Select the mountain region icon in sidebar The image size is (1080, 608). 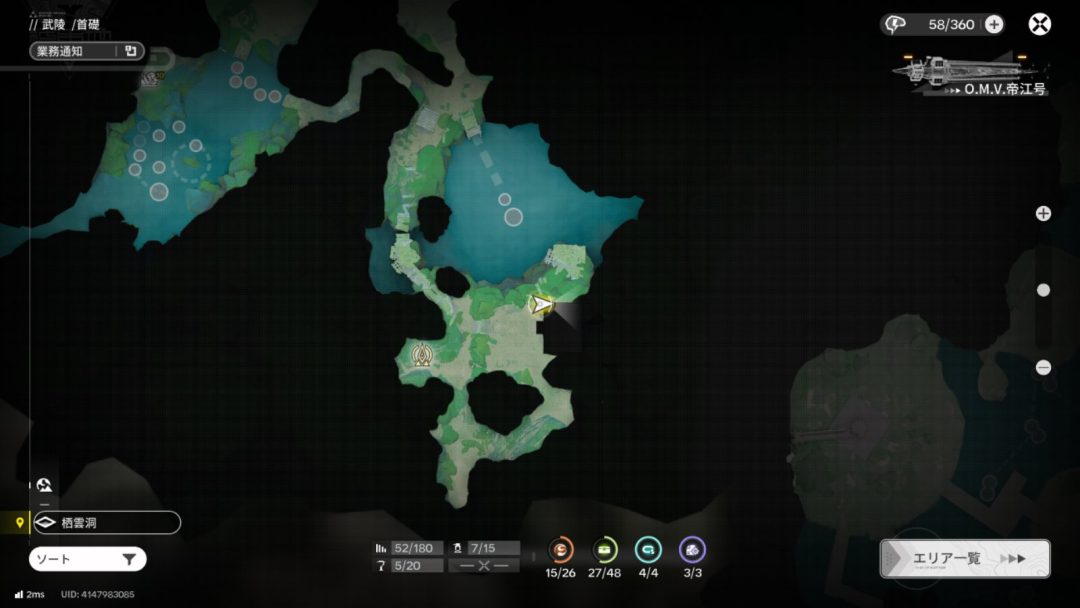(x=44, y=486)
